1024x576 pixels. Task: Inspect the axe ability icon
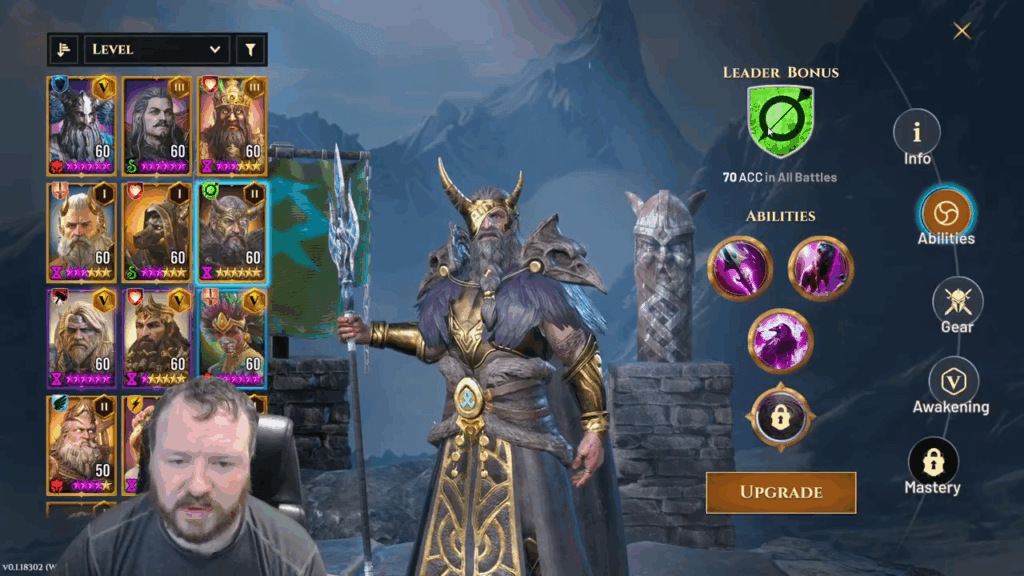coord(740,268)
